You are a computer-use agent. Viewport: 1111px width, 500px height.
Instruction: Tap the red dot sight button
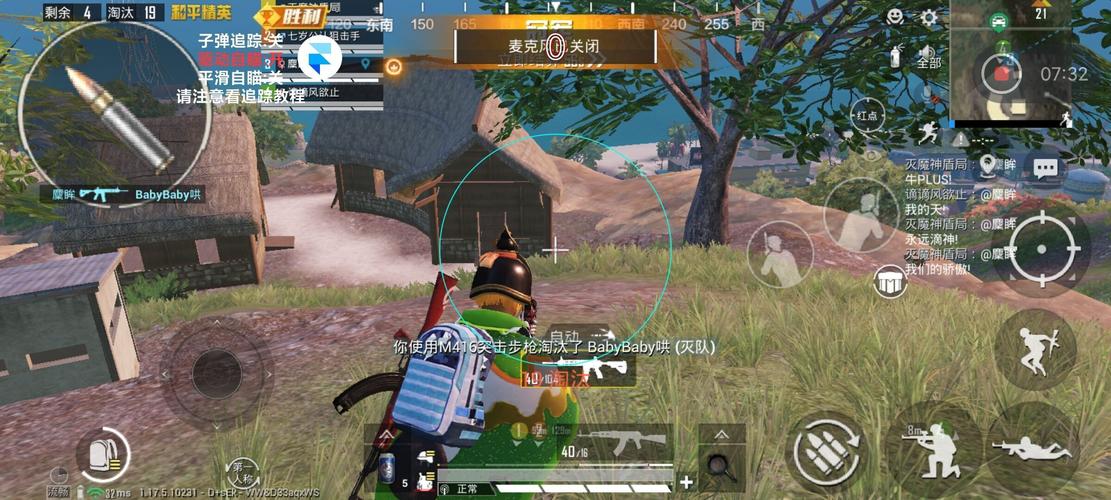pos(866,116)
